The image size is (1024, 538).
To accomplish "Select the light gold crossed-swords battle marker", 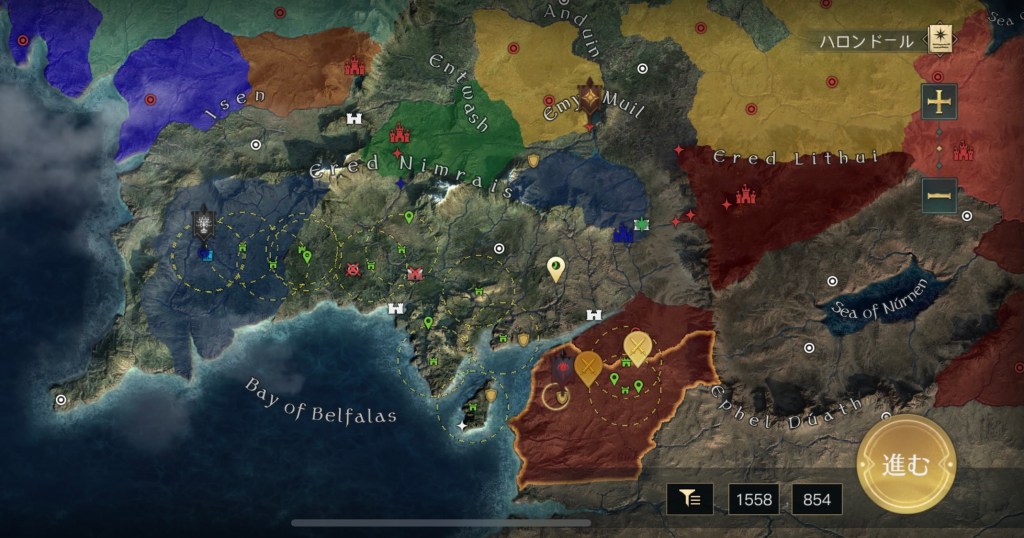I will pos(637,348).
